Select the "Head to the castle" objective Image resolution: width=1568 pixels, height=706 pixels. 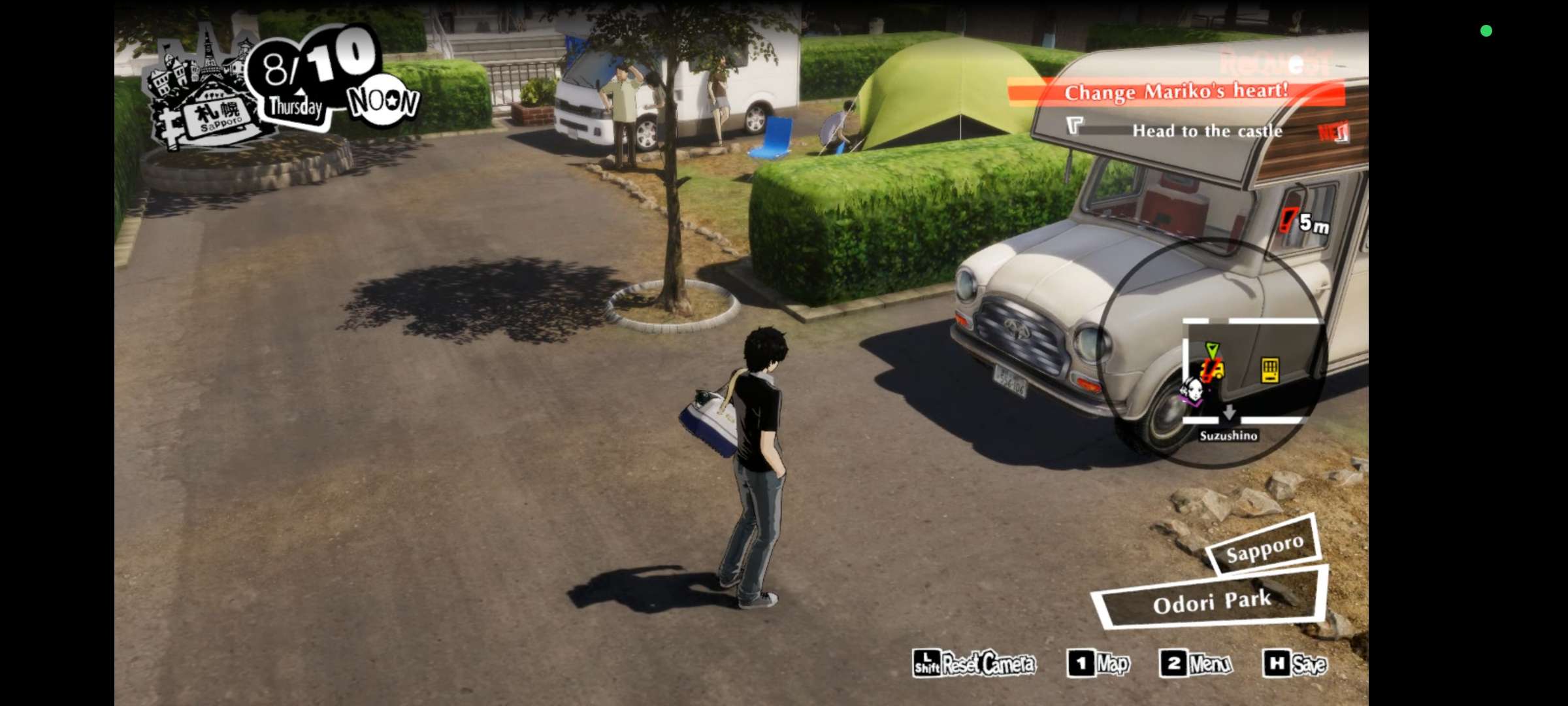[1206, 131]
